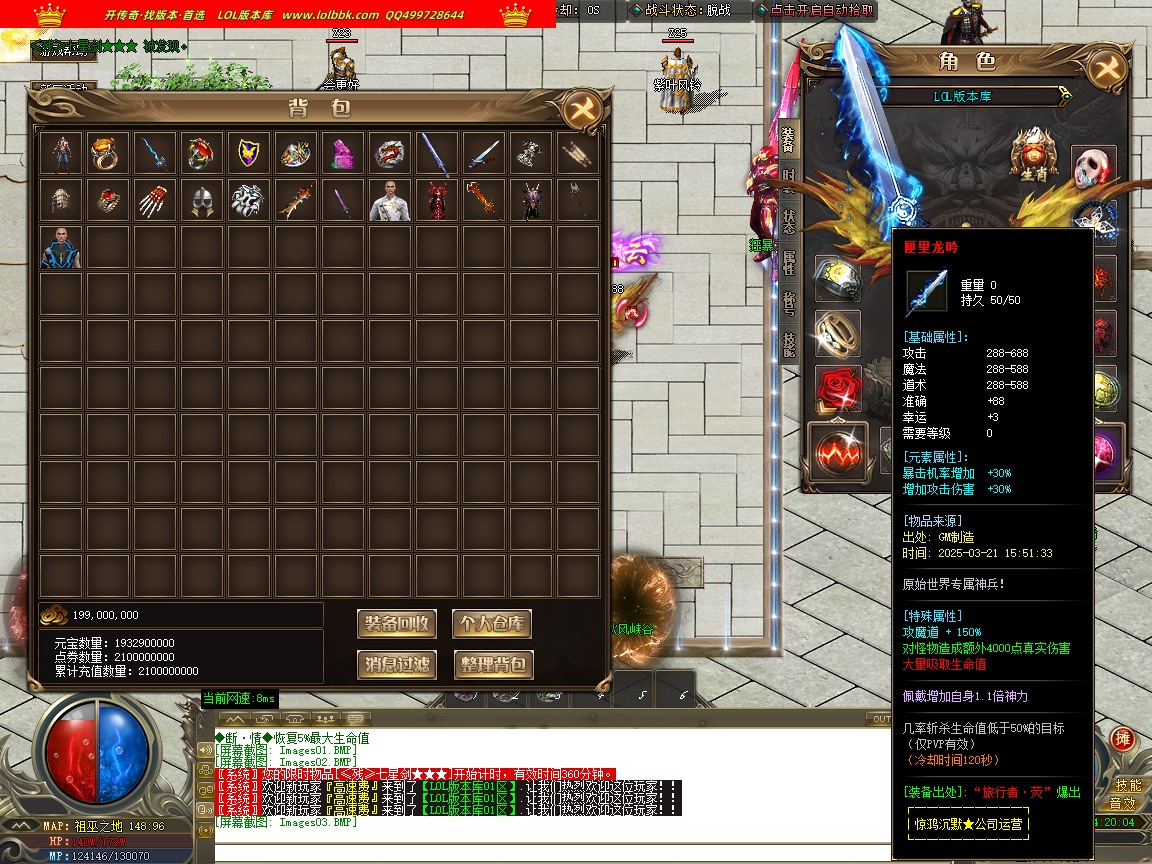Open the 个人仓库 personal warehouse
This screenshot has height=864, width=1152.
click(x=491, y=624)
